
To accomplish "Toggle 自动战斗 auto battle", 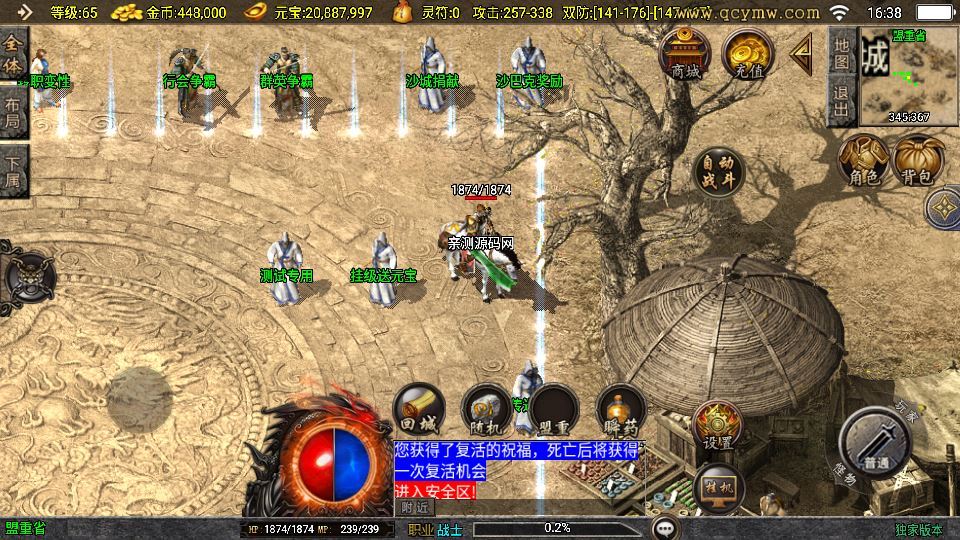I will point(718,172).
